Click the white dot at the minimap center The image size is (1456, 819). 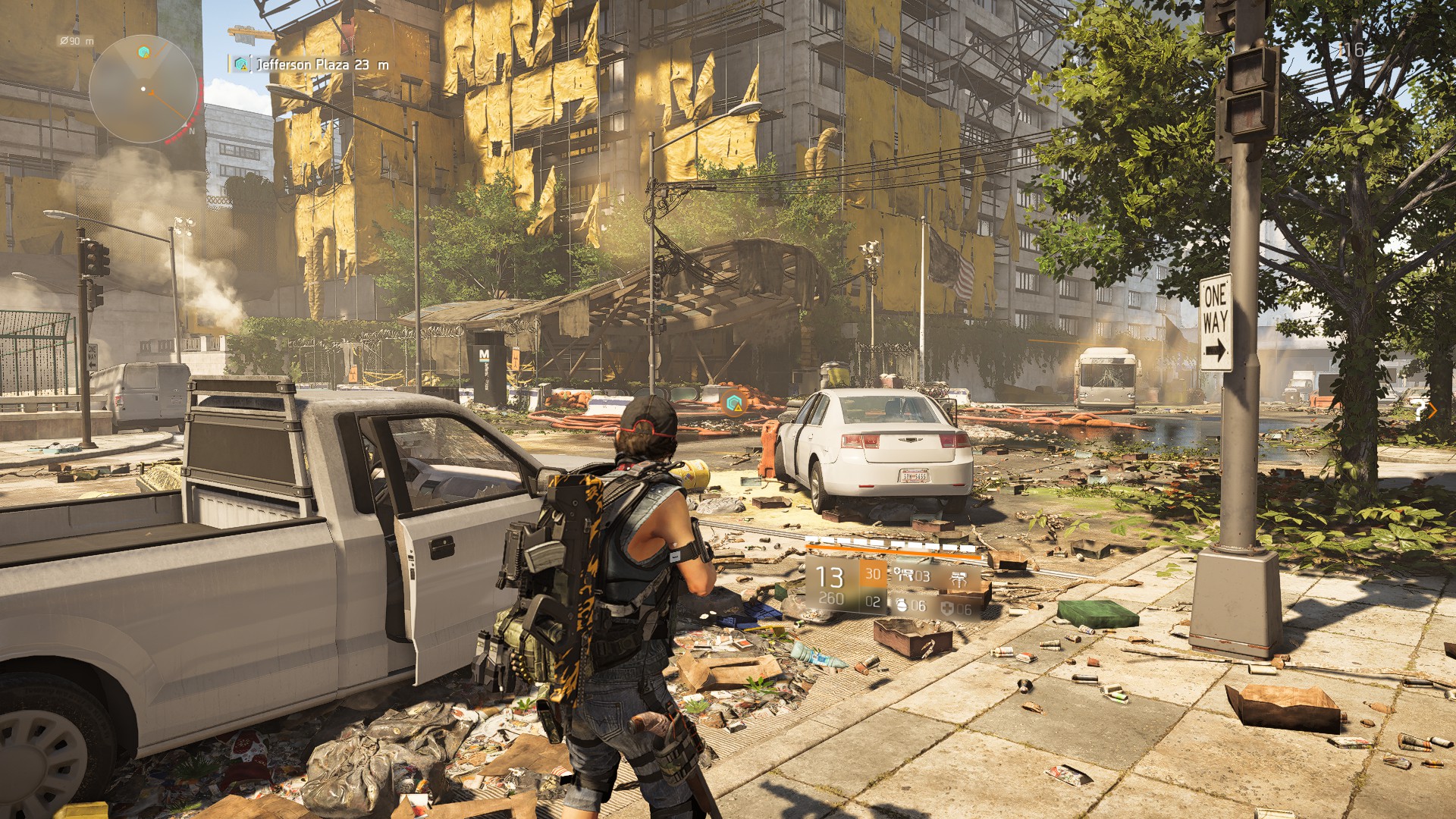(x=143, y=89)
